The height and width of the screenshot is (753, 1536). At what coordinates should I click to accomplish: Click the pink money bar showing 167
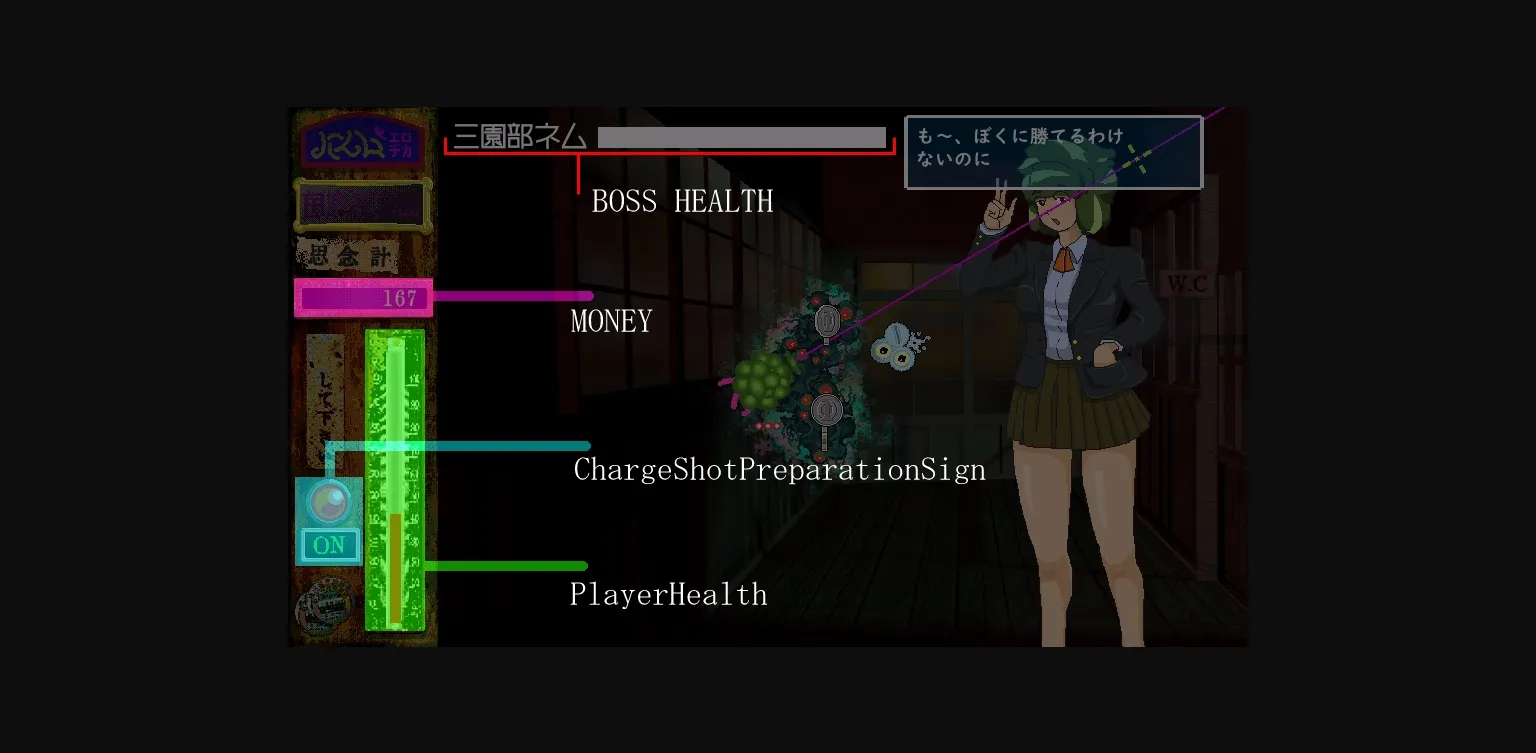click(x=362, y=297)
